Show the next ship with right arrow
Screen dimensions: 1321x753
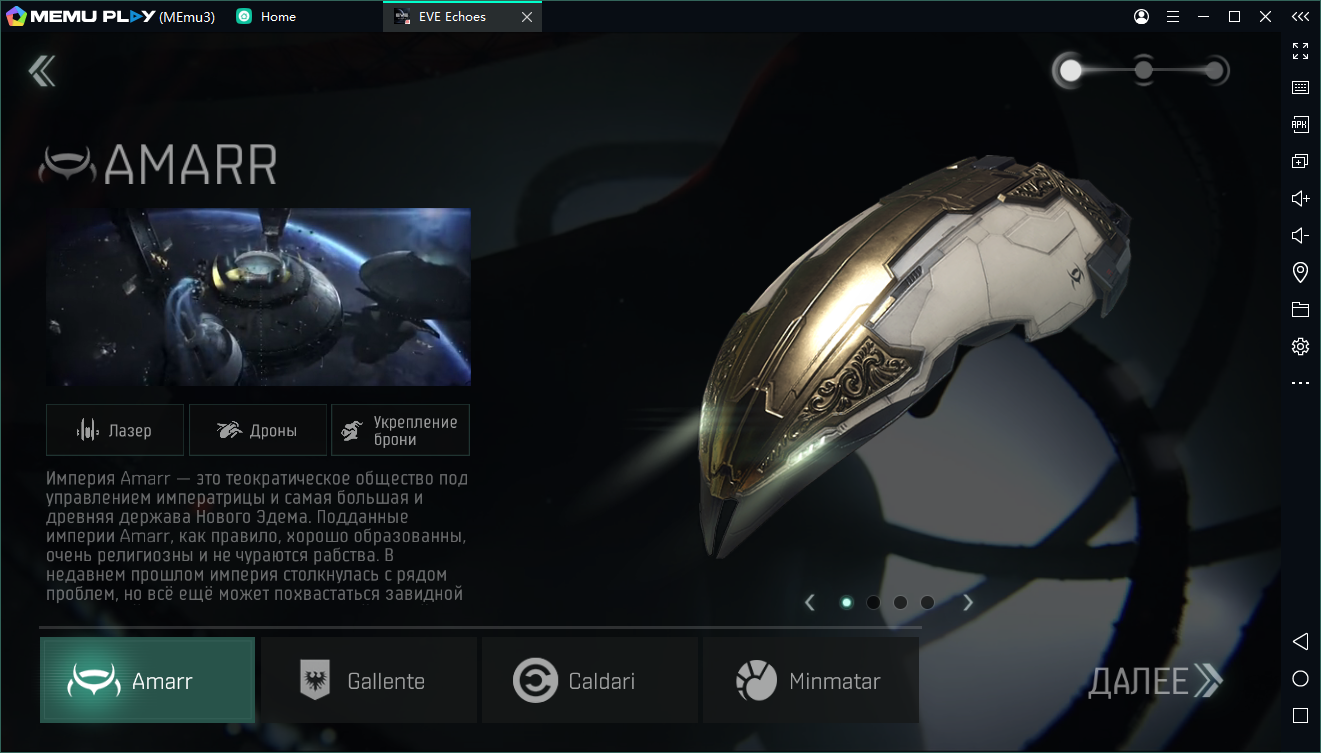[x=967, y=602]
